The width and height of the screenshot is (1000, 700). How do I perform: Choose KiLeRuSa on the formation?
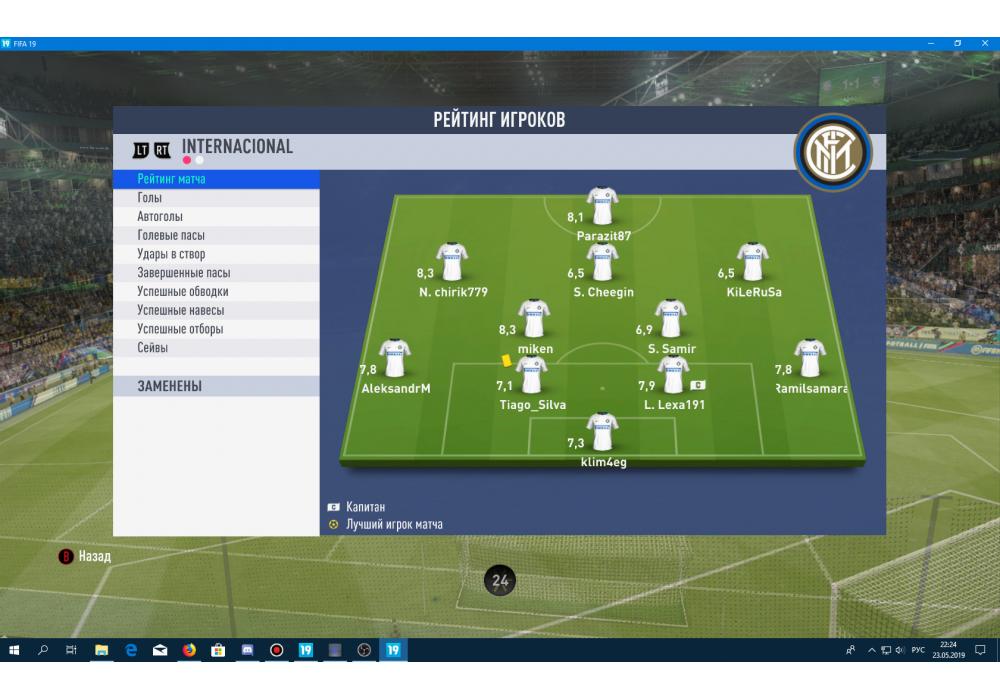click(x=753, y=263)
